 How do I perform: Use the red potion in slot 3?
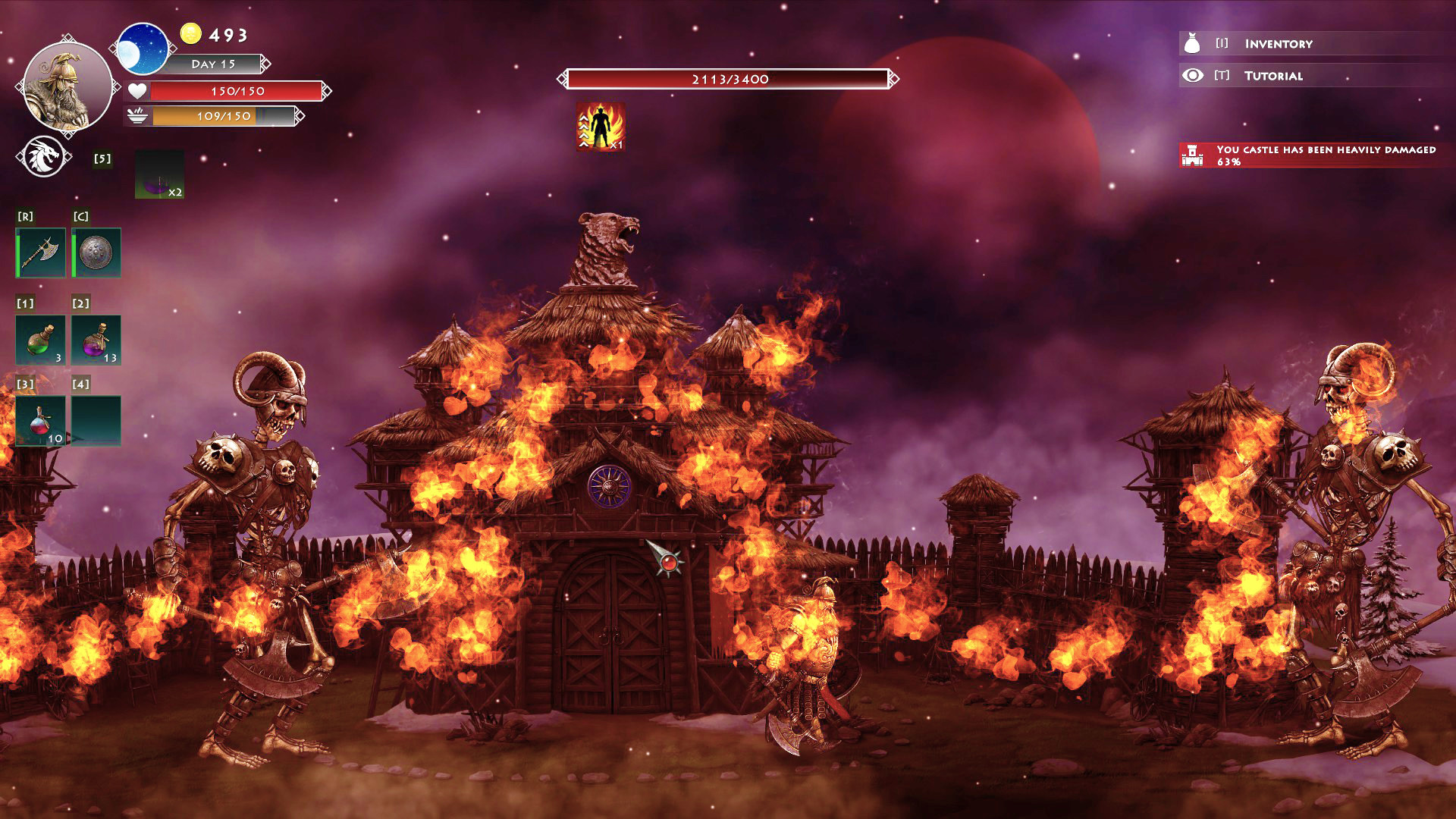tap(41, 421)
